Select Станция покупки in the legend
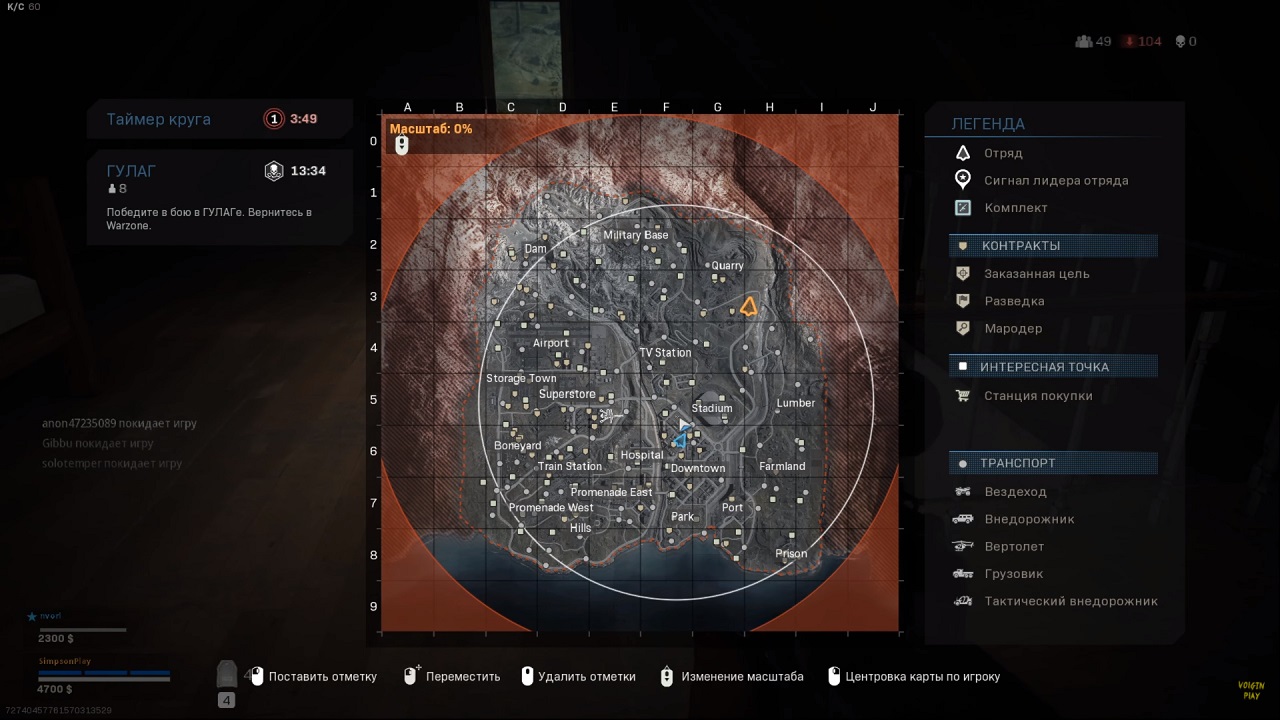Screen dimensions: 1280x720 (1037, 396)
